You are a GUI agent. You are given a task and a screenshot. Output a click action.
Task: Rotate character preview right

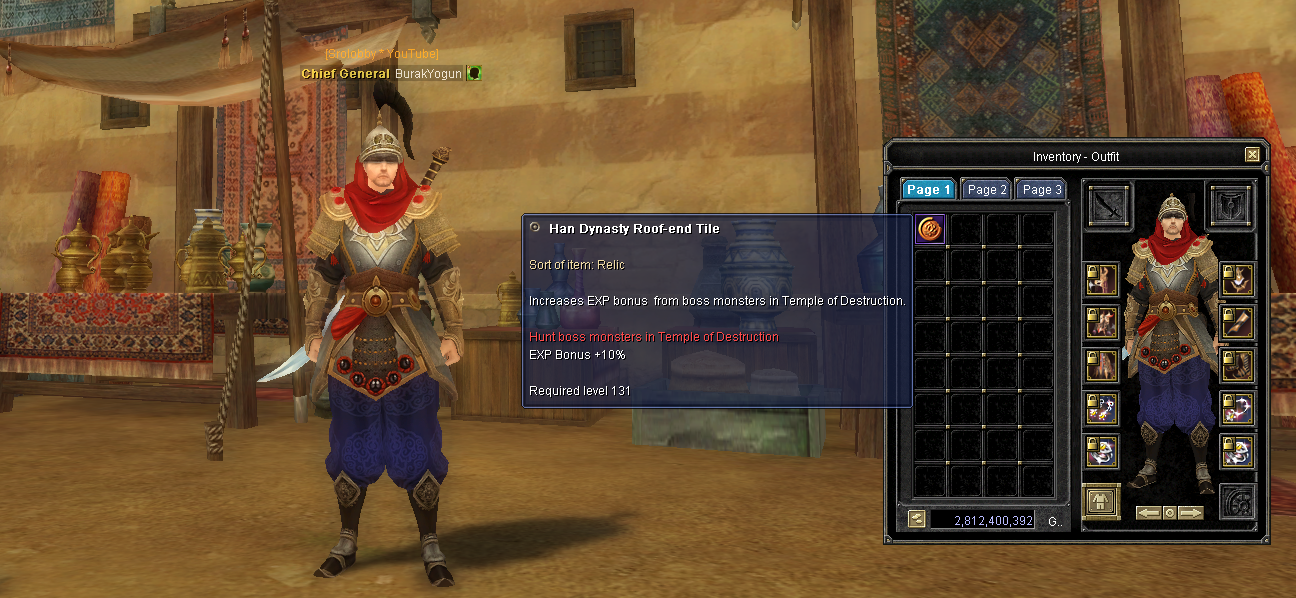(x=1190, y=513)
